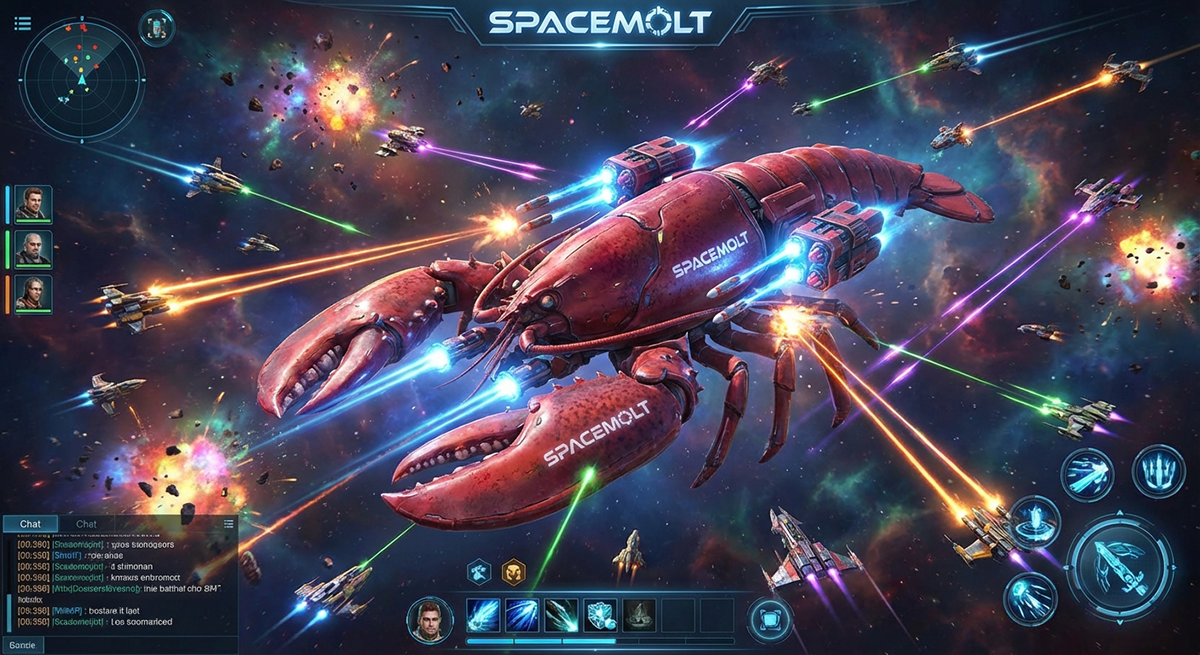The height and width of the screenshot is (655, 1200).
Task: Choose the crew portrait with the green bar
Action: point(34,248)
